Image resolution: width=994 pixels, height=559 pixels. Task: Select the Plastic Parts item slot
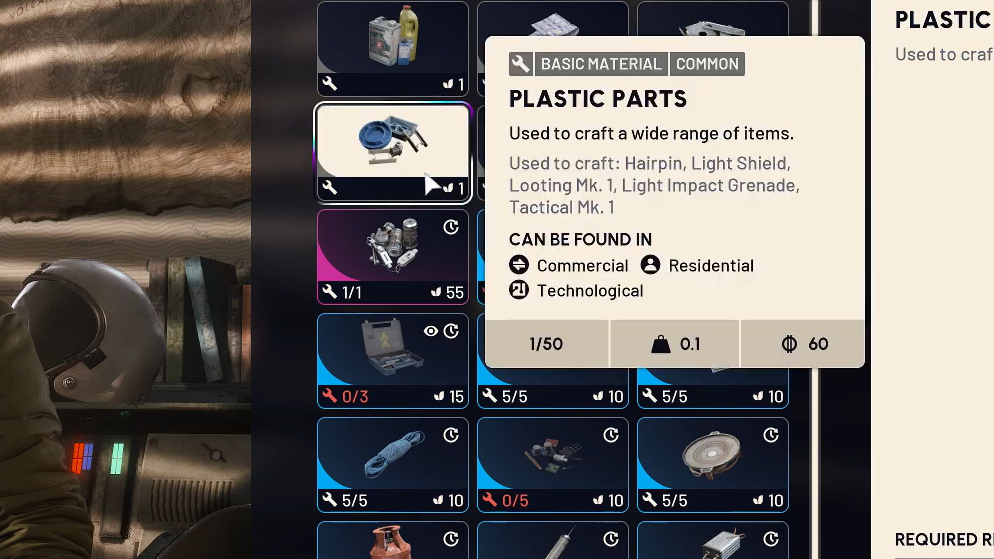[392, 152]
